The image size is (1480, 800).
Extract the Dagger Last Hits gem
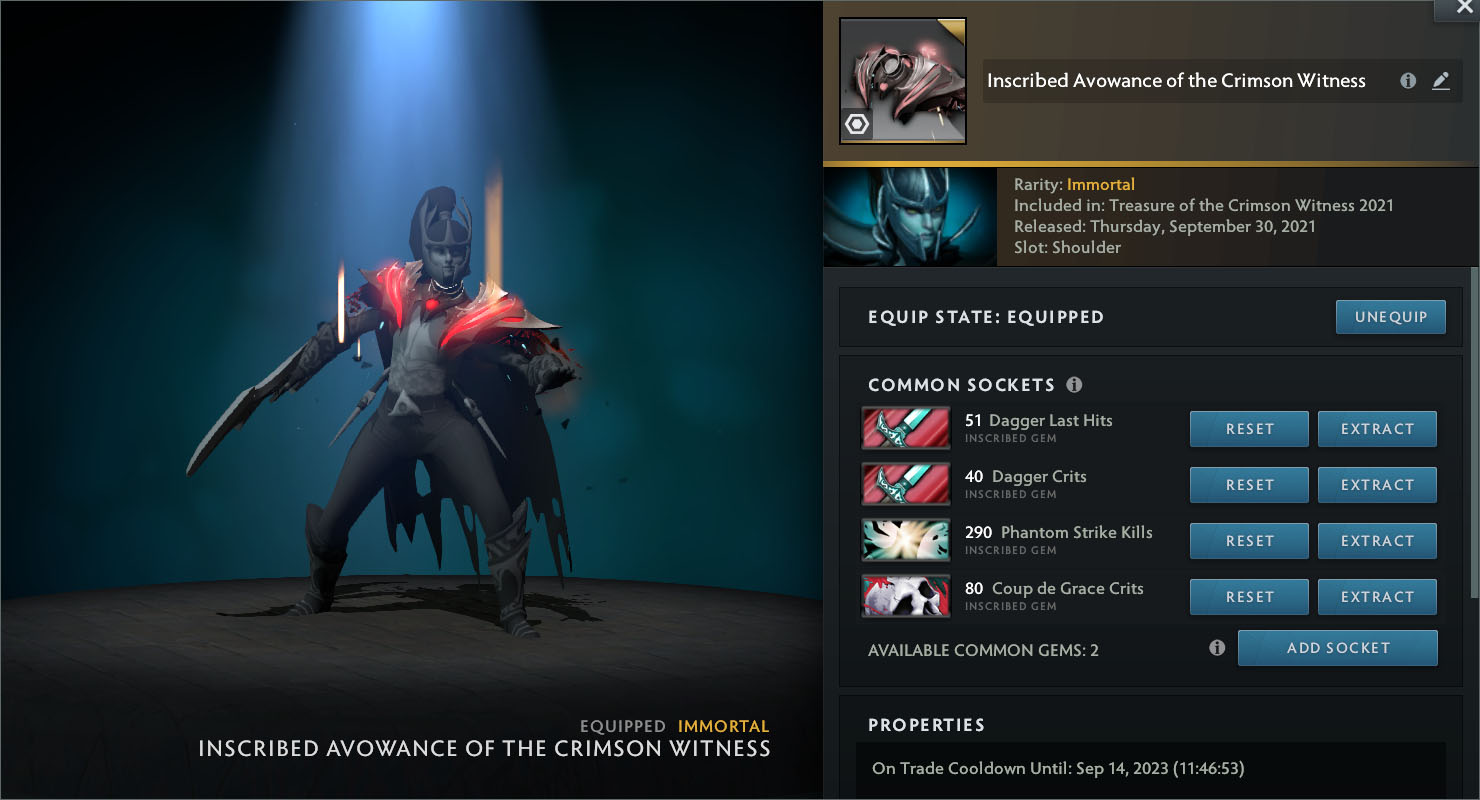pyautogui.click(x=1377, y=429)
